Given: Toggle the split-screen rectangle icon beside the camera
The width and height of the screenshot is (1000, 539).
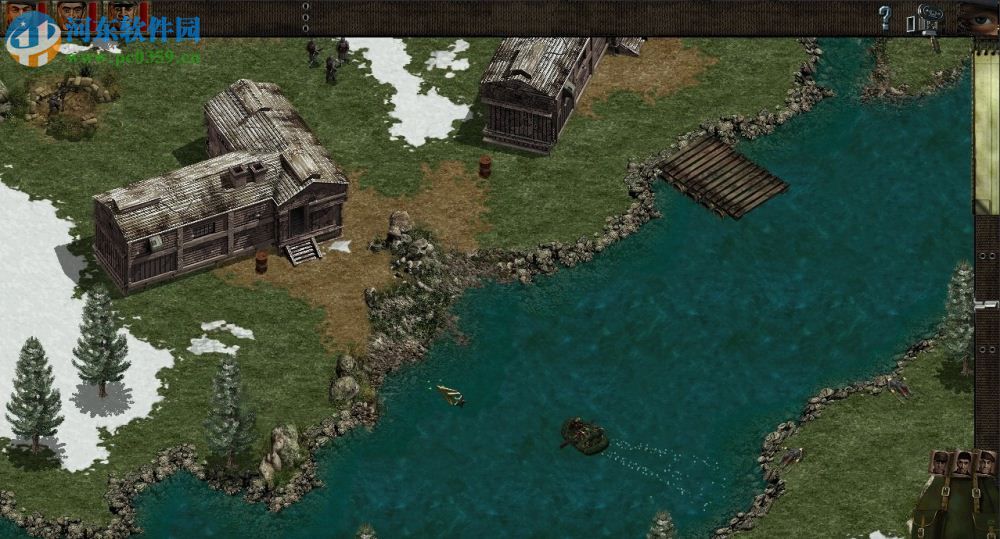Looking at the screenshot, I should [x=911, y=23].
